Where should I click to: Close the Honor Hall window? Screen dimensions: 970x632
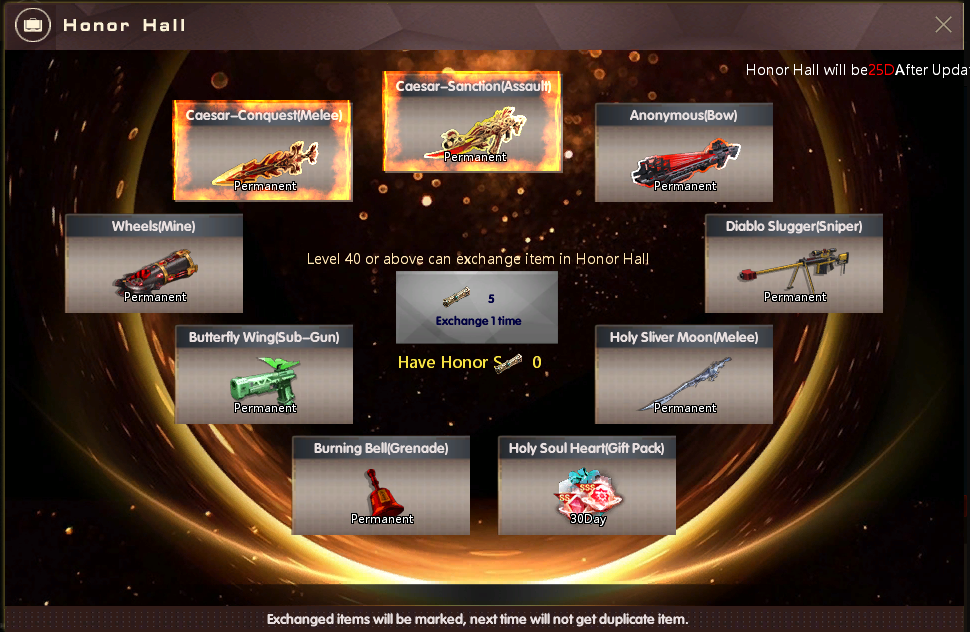(943, 25)
